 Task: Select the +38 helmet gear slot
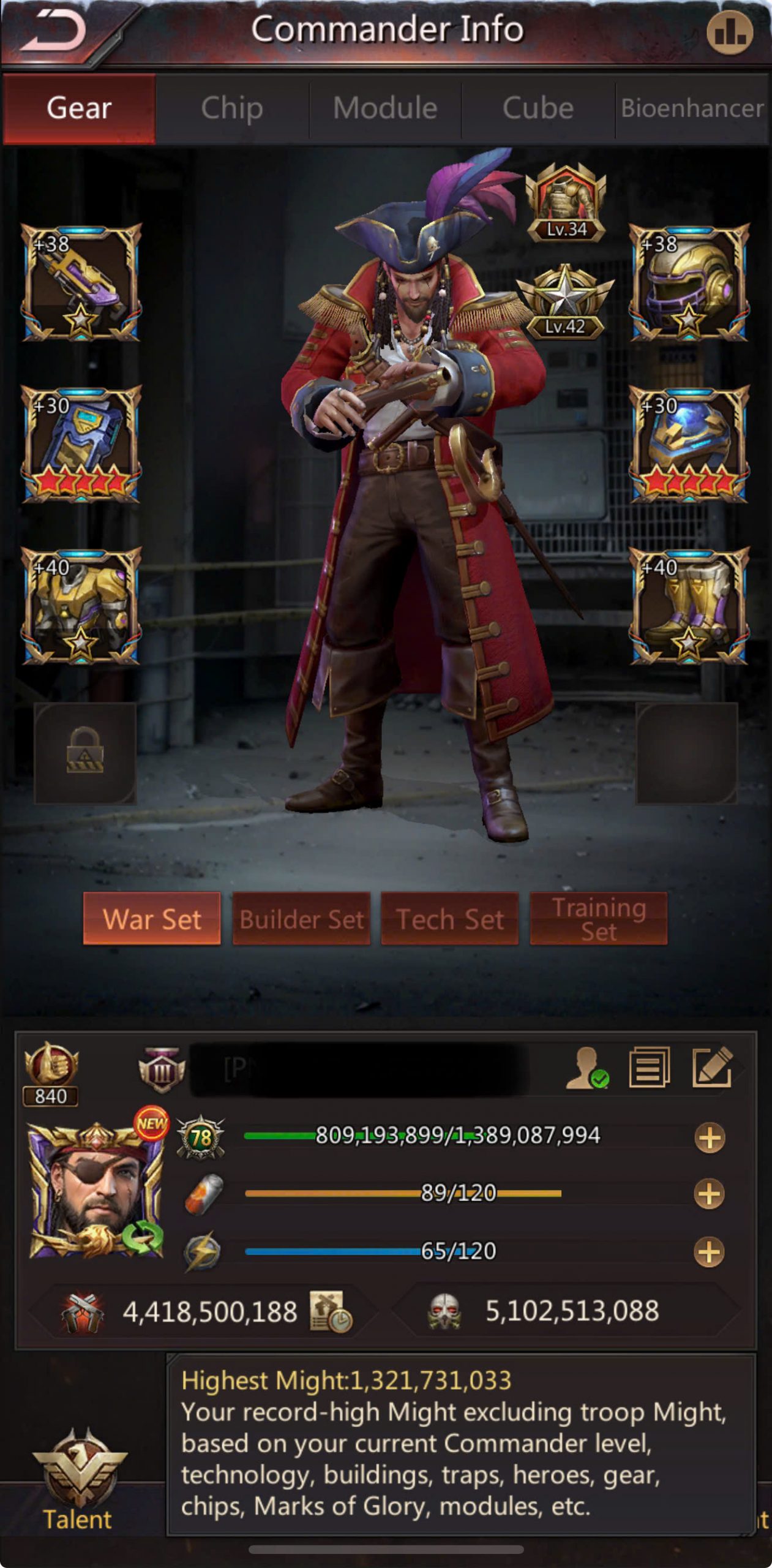(689, 282)
